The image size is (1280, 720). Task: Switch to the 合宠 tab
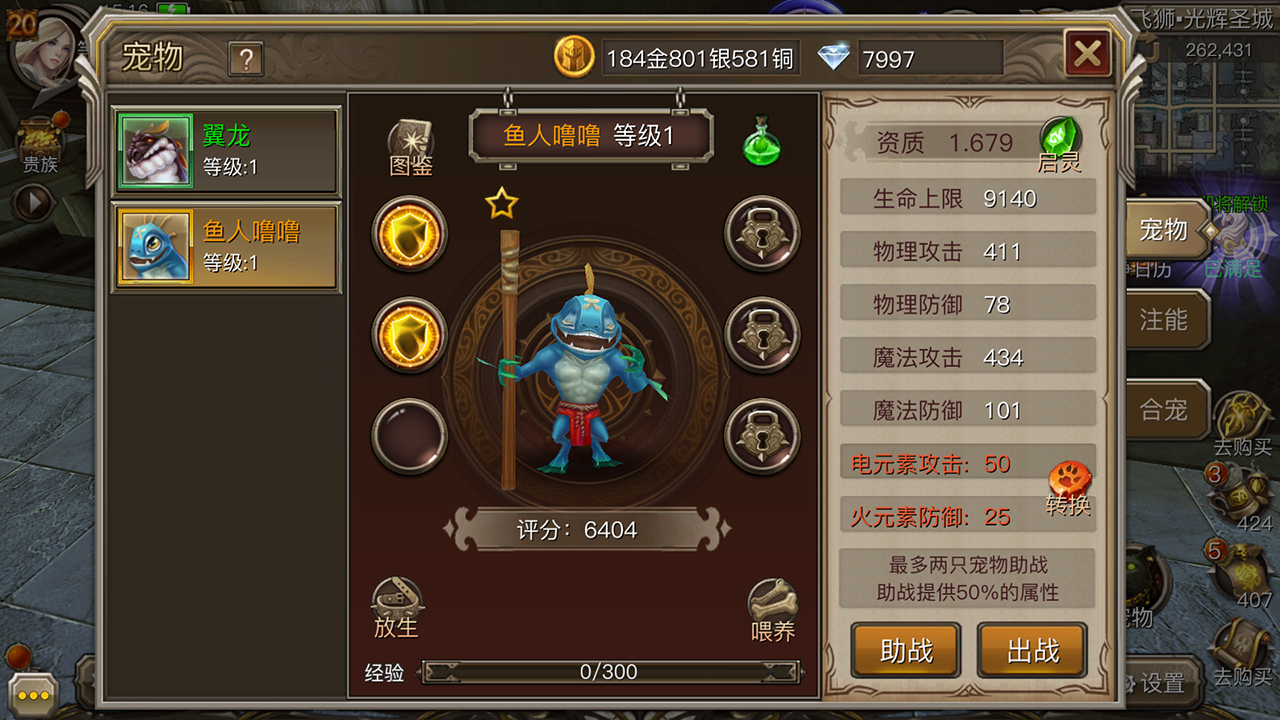pos(1168,408)
